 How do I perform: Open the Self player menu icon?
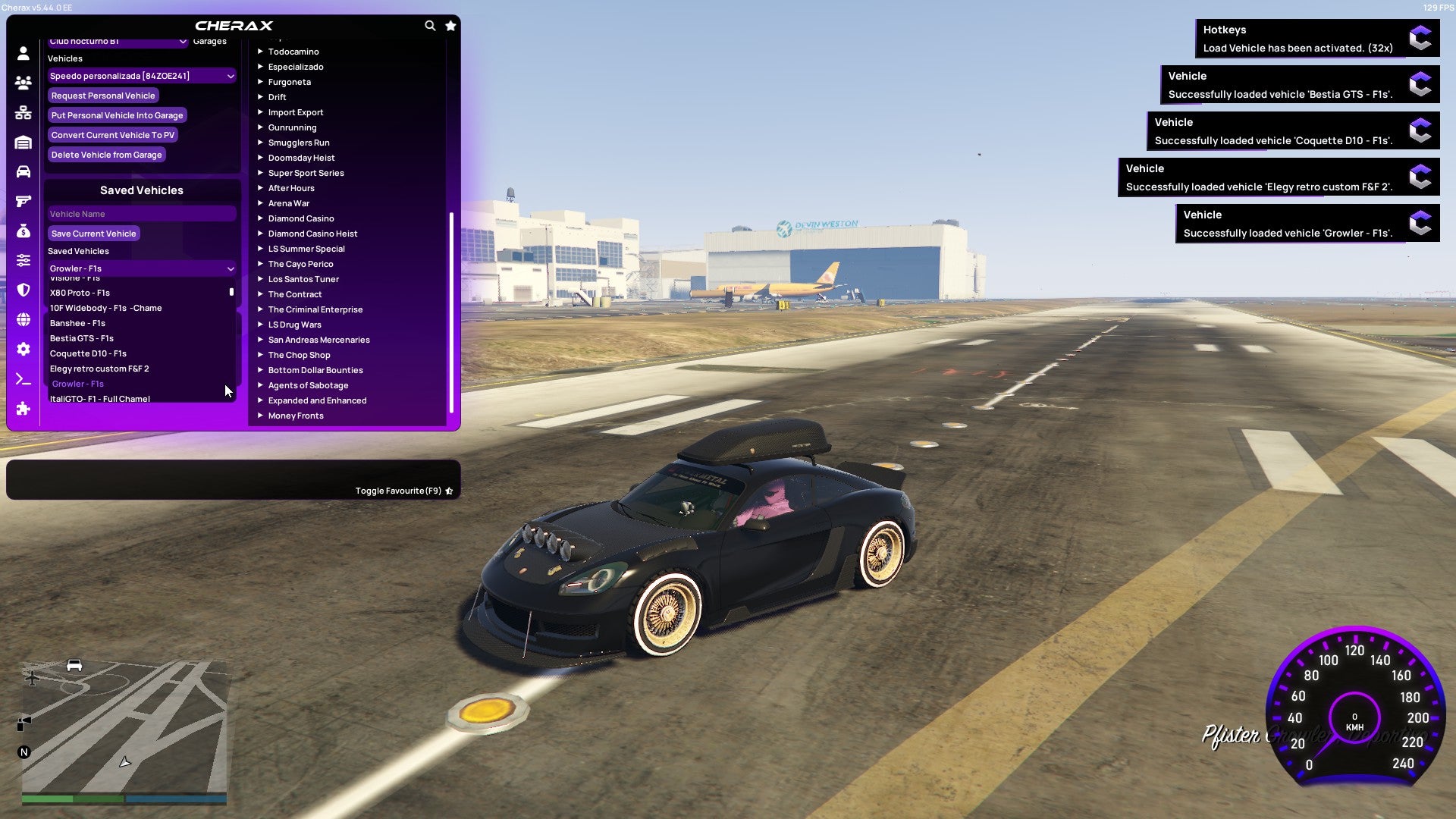[22, 53]
